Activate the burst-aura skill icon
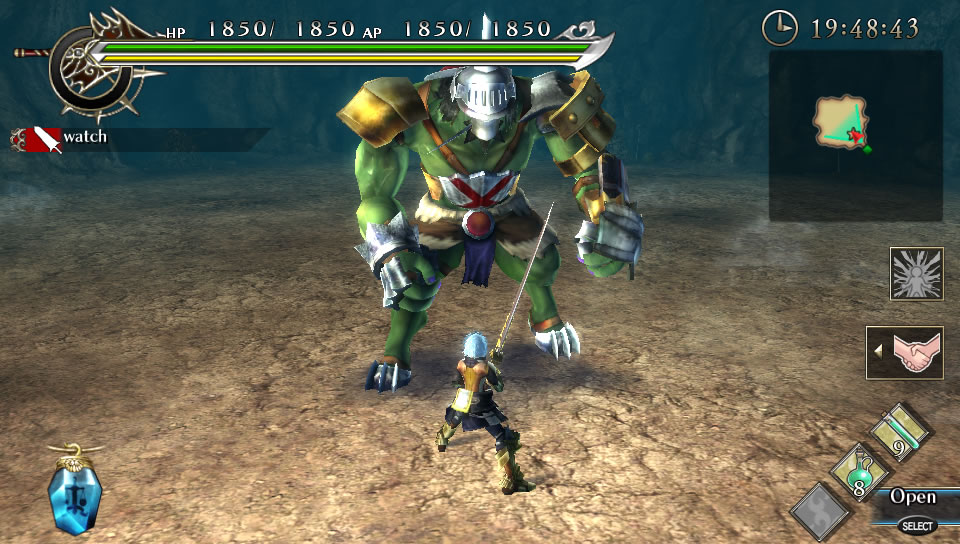960x544 pixels. (x=916, y=273)
